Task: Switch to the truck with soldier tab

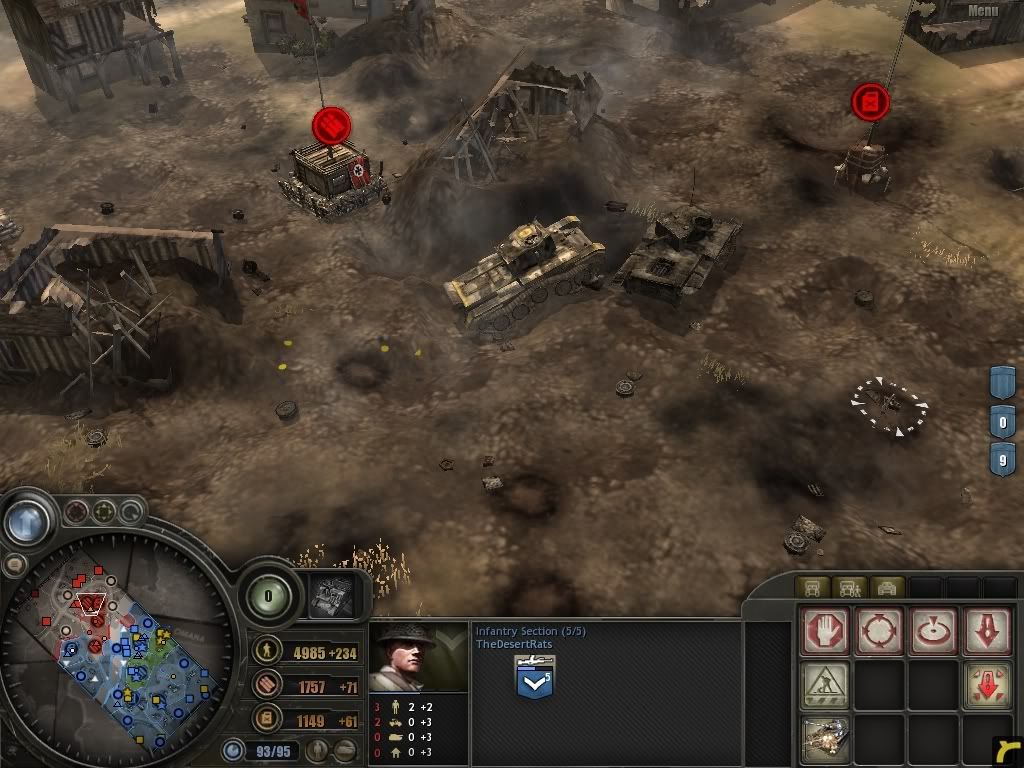Action: pyautogui.click(x=850, y=587)
